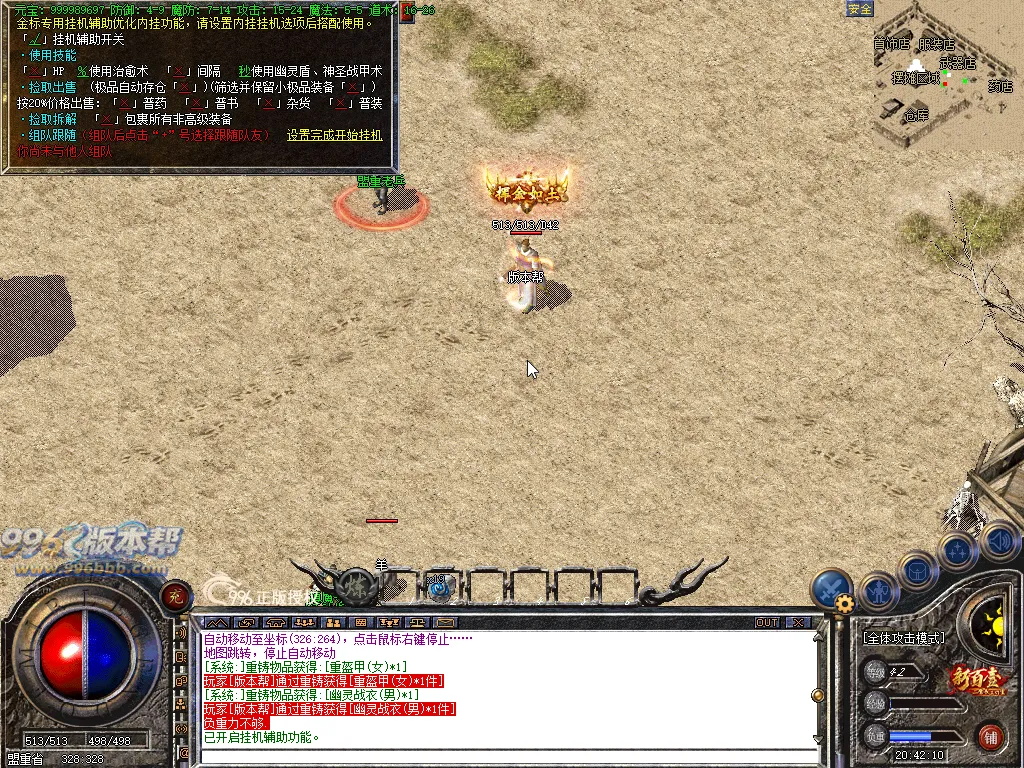Switch the 全体攻击模式 attack mode

tap(904, 637)
